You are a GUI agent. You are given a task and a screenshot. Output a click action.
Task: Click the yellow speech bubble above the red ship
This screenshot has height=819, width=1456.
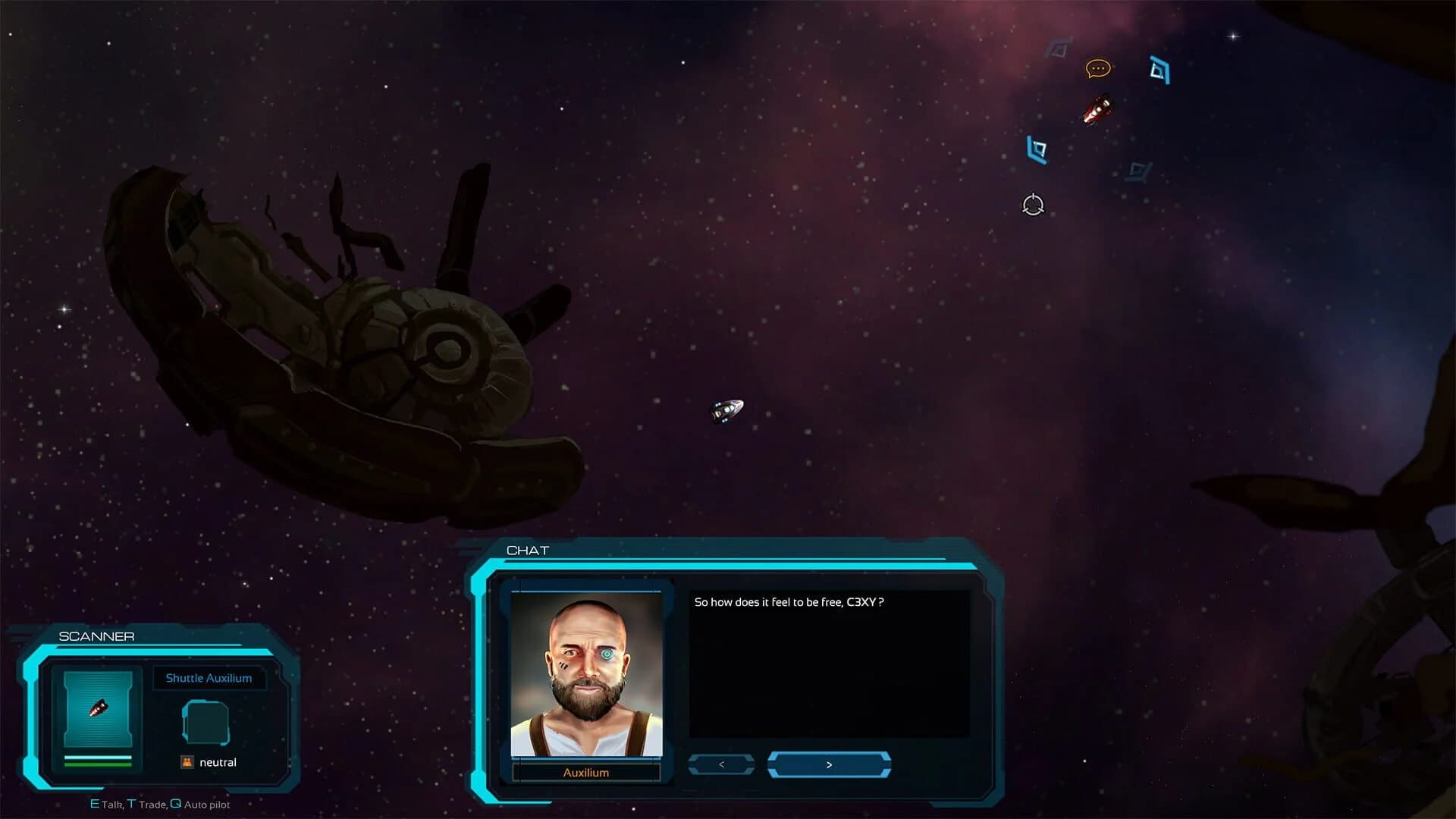1097,69
